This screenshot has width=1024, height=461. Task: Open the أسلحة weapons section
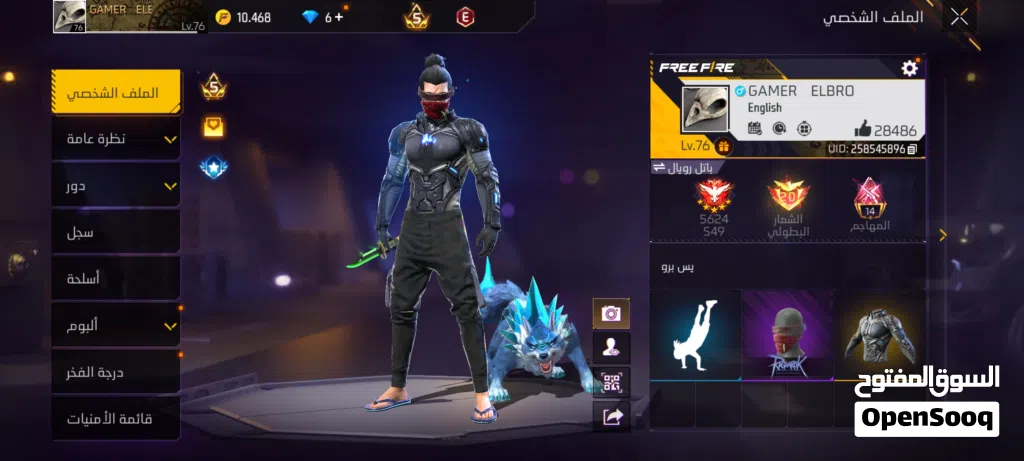coord(116,279)
